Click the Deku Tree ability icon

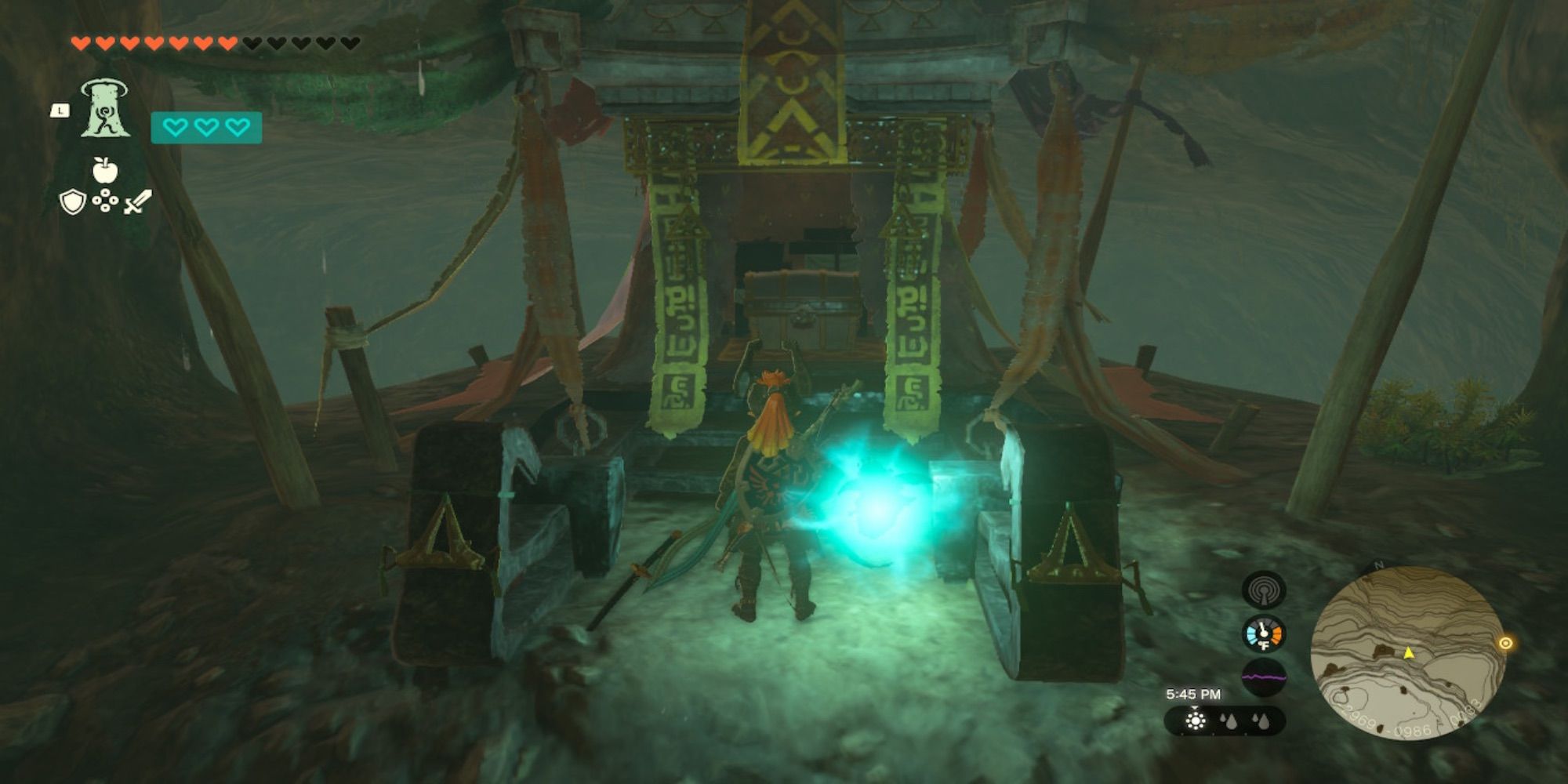tap(106, 110)
